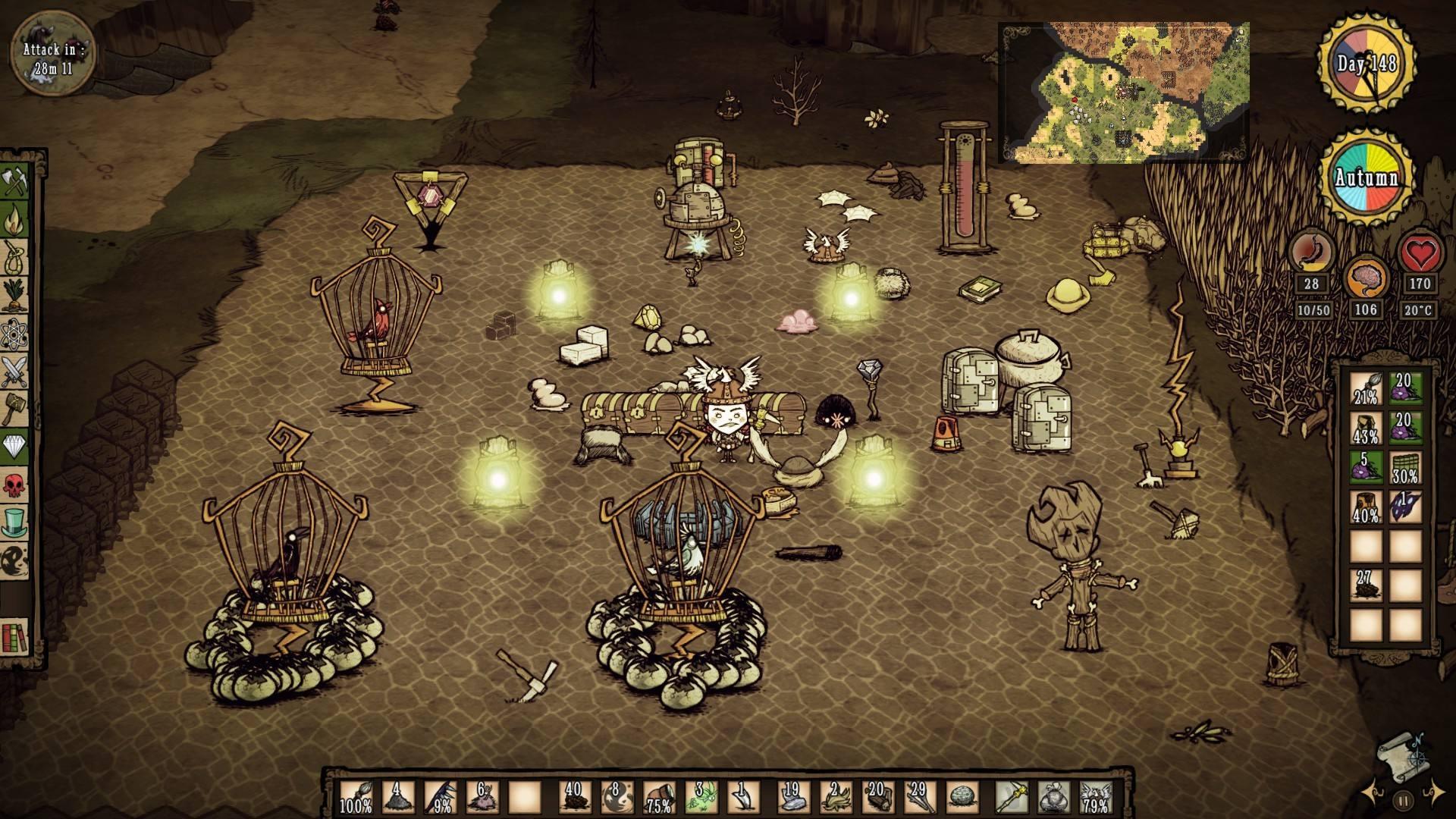The height and width of the screenshot is (819, 1456).
Task: Choose the Fight crossed-swords crafting tab
Action: click(x=15, y=372)
